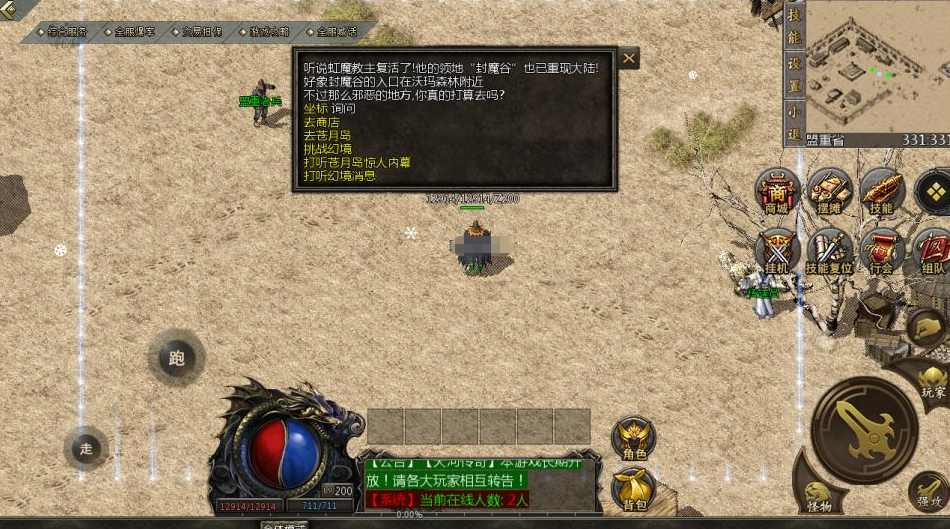This screenshot has width=950, height=529.
Task: Open the 行会 guild icon
Action: coord(881,249)
